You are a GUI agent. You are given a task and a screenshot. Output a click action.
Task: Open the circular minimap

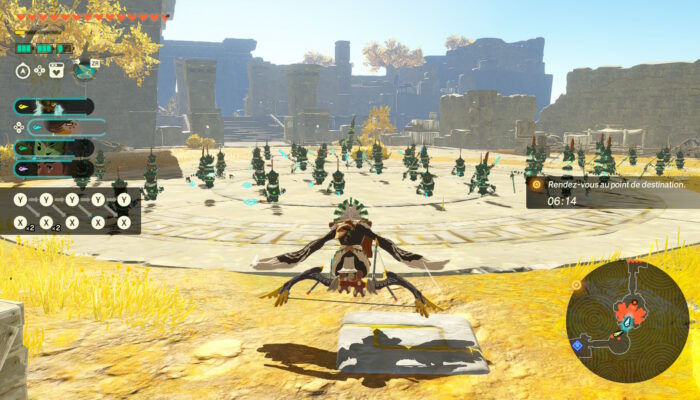pyautogui.click(x=626, y=320)
